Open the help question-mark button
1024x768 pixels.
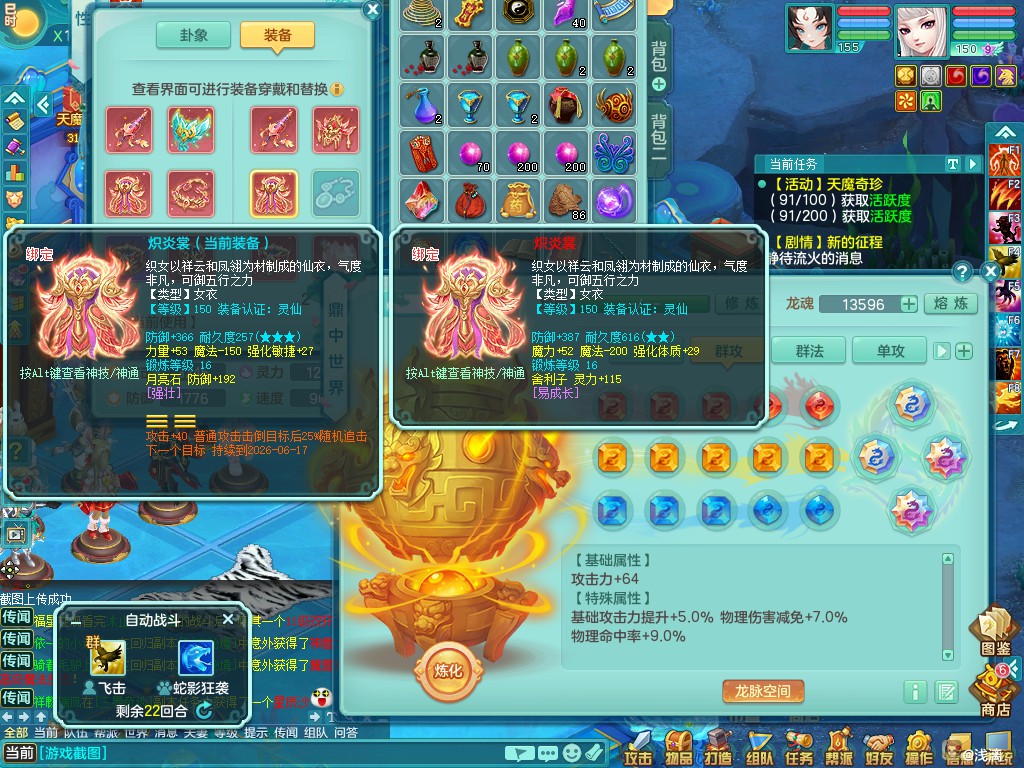click(x=962, y=271)
